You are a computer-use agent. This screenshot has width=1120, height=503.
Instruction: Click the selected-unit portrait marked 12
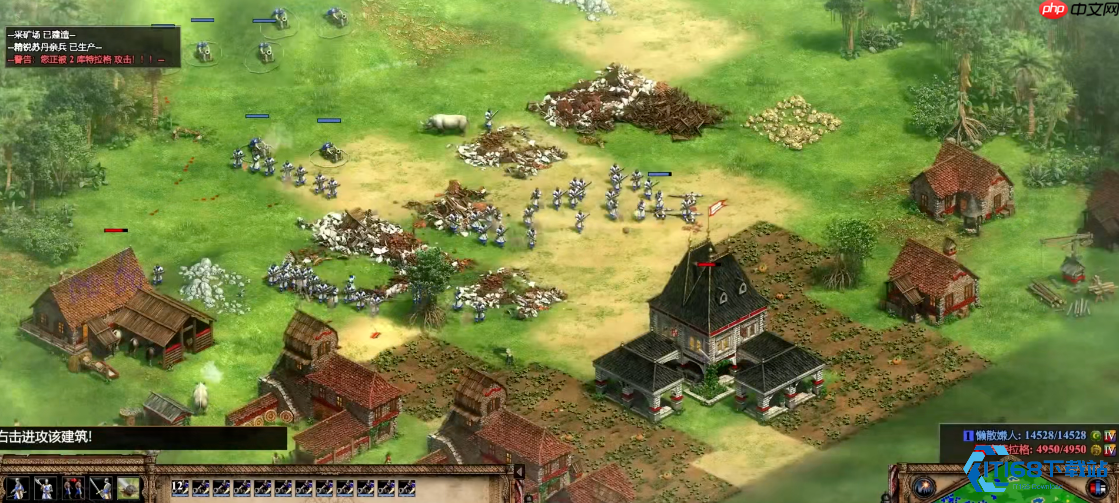point(180,489)
